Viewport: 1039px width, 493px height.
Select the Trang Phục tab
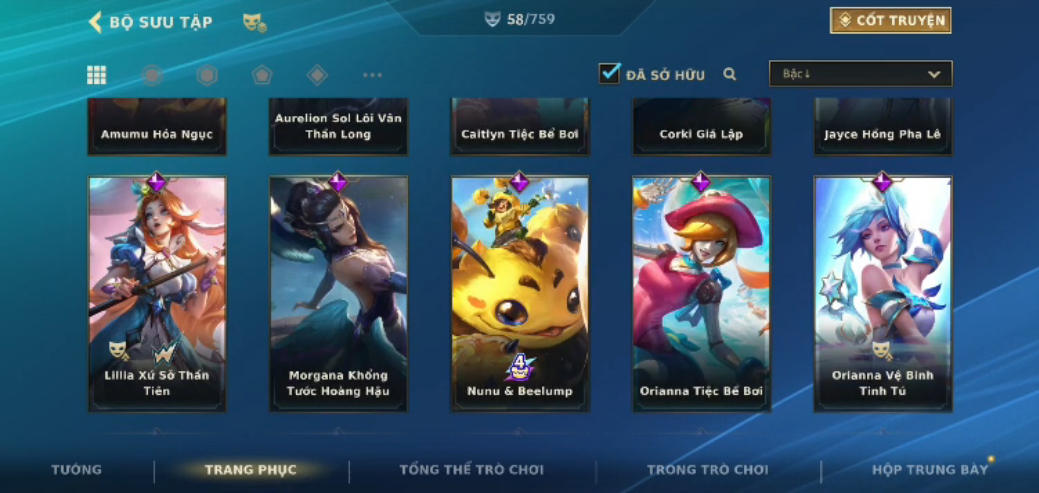(250, 470)
